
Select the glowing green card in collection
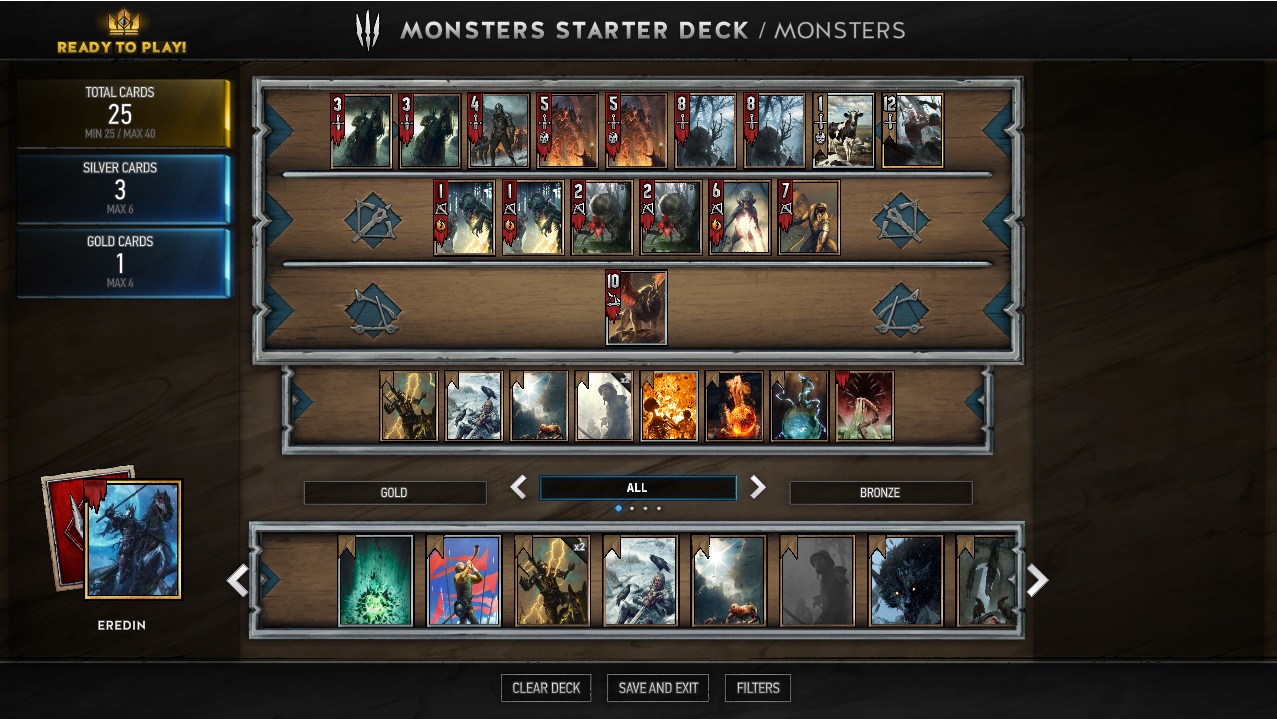point(376,581)
